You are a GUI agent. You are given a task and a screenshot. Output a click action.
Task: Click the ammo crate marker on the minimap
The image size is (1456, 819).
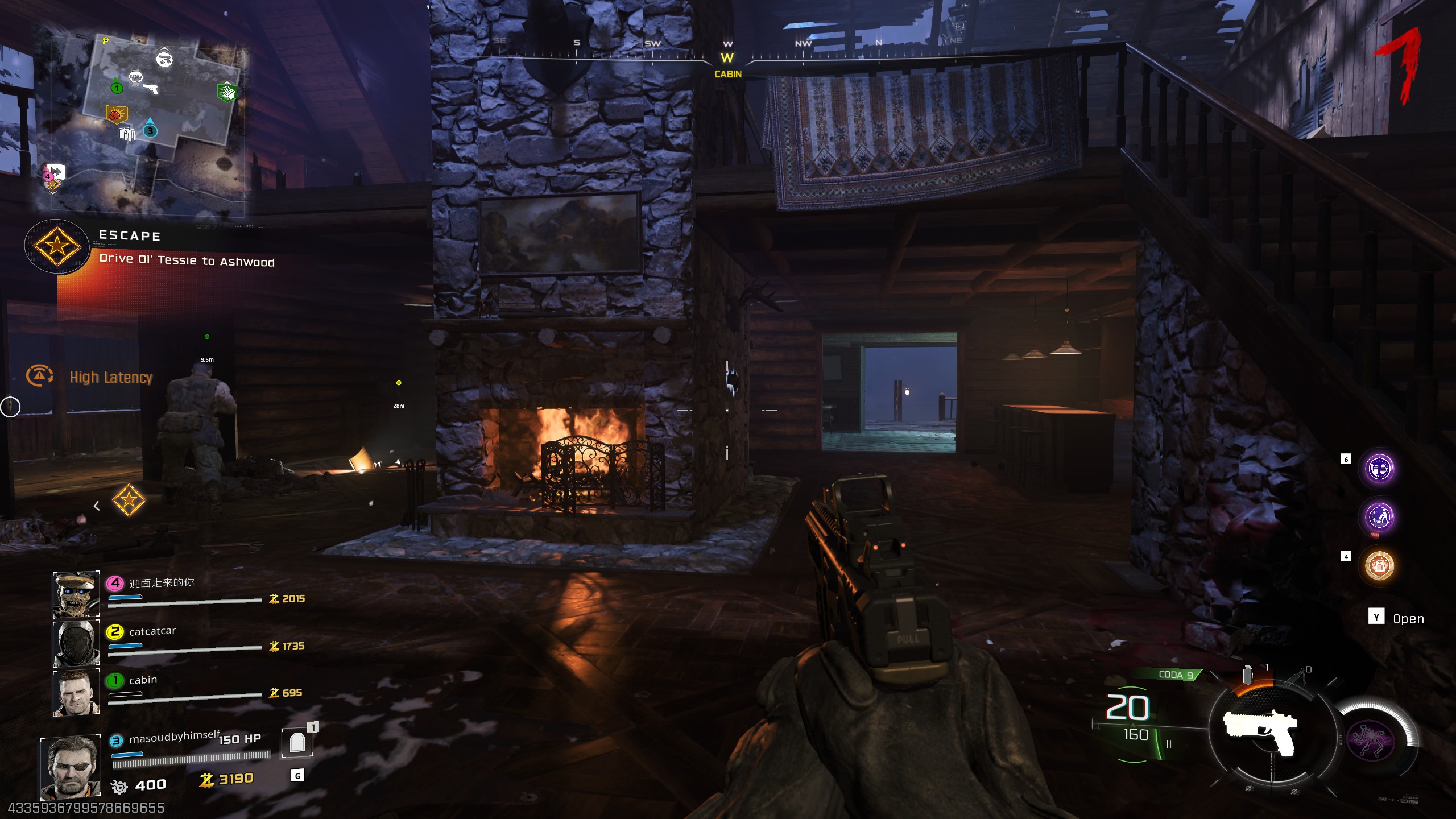coord(128,134)
